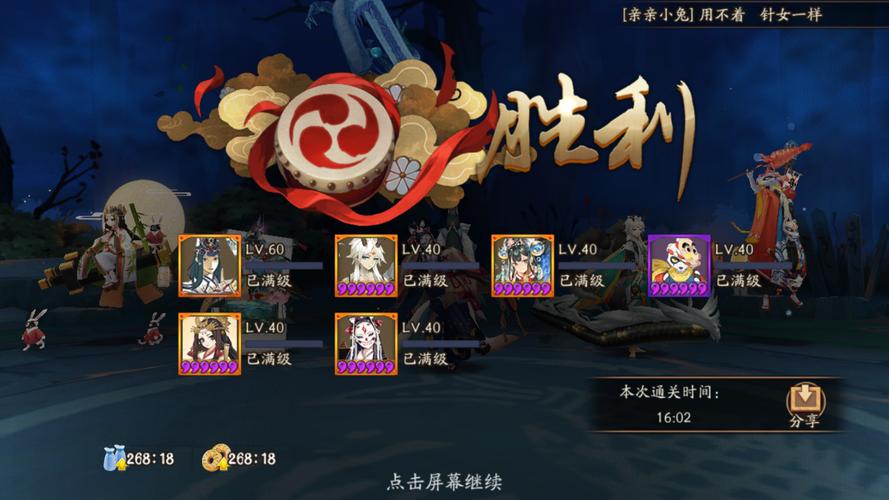Choose the white-haired shikigami portrait
This screenshot has width=889, height=500.
point(366,266)
